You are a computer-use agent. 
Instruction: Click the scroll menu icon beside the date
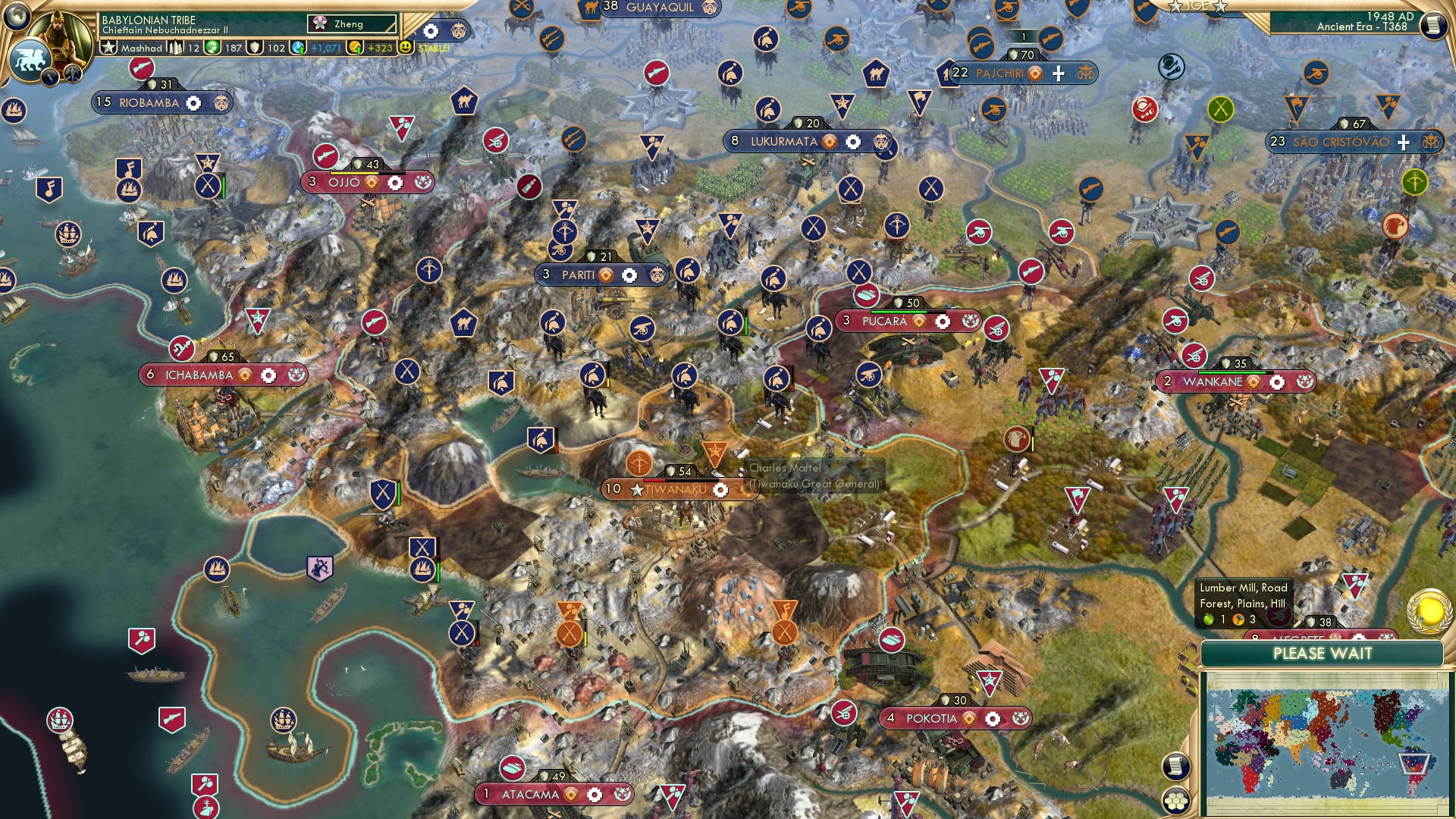[1432, 25]
